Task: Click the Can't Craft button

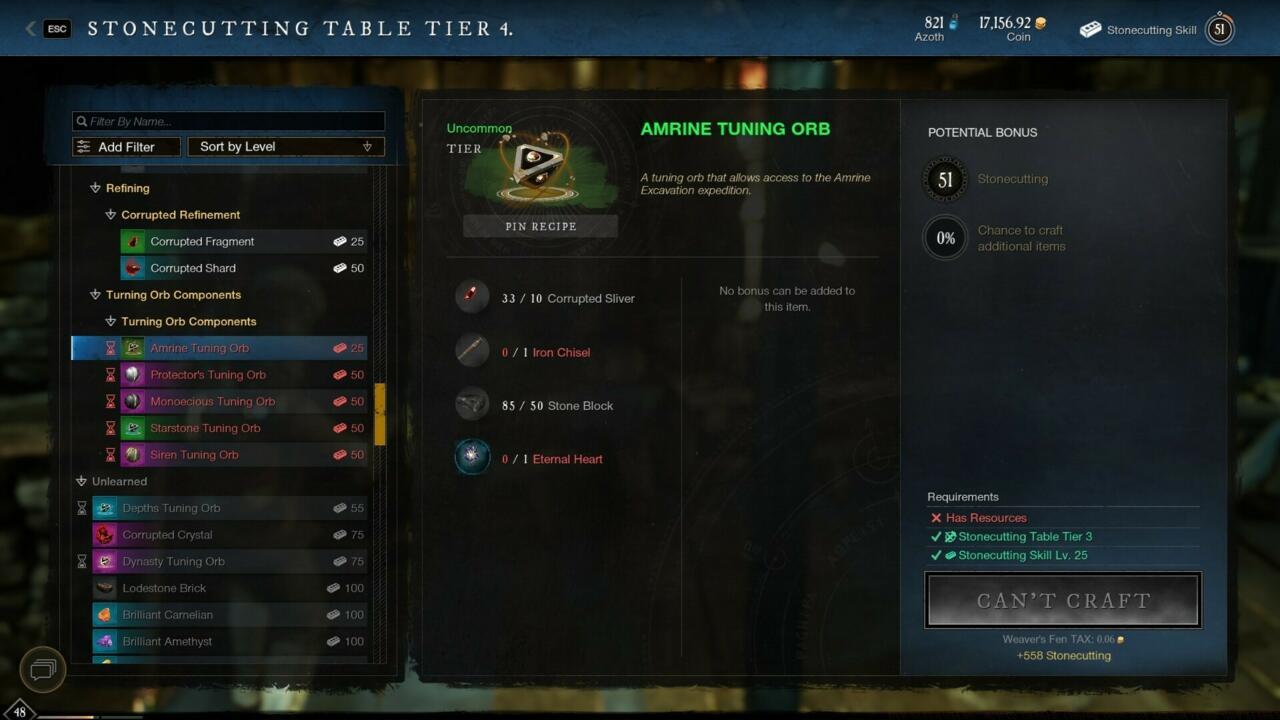Action: 1063,600
